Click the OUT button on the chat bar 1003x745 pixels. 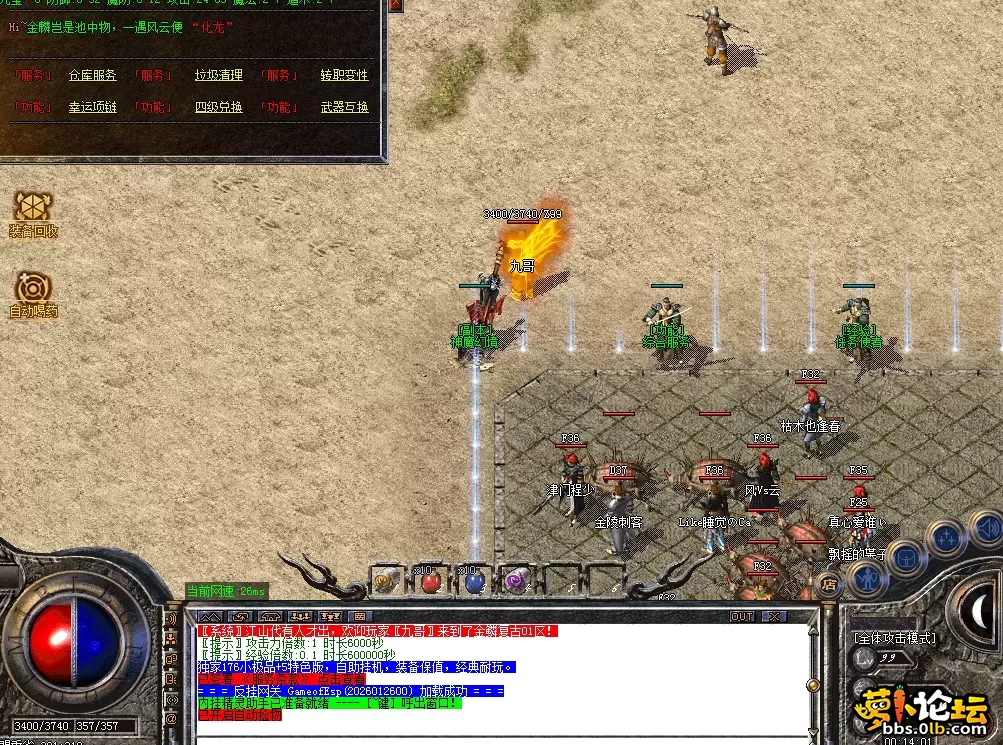pyautogui.click(x=742, y=617)
